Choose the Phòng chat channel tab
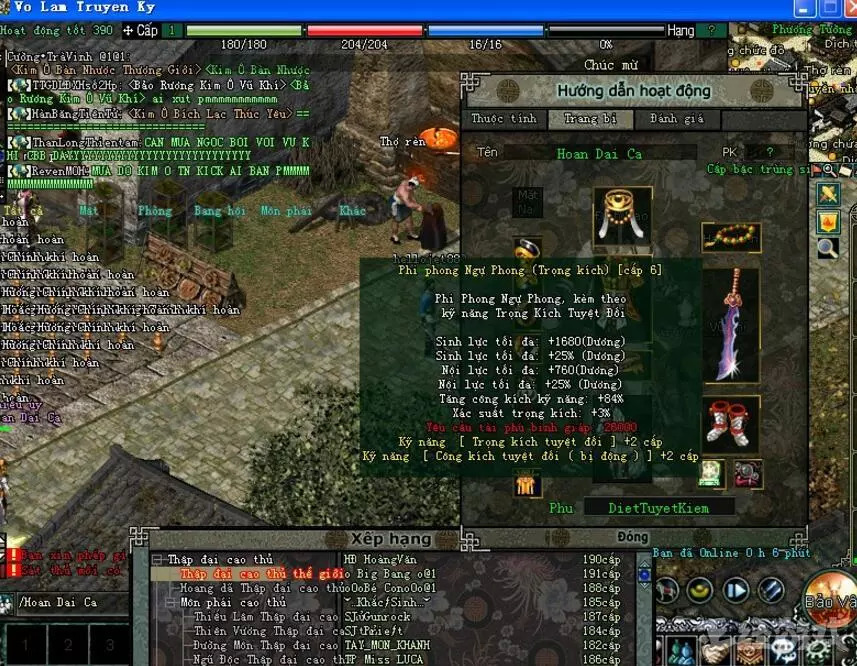 (155, 211)
